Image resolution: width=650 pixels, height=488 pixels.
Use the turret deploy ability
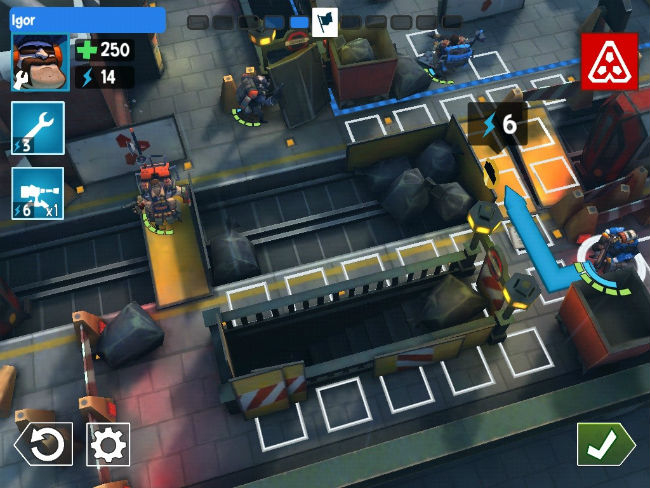38,192
